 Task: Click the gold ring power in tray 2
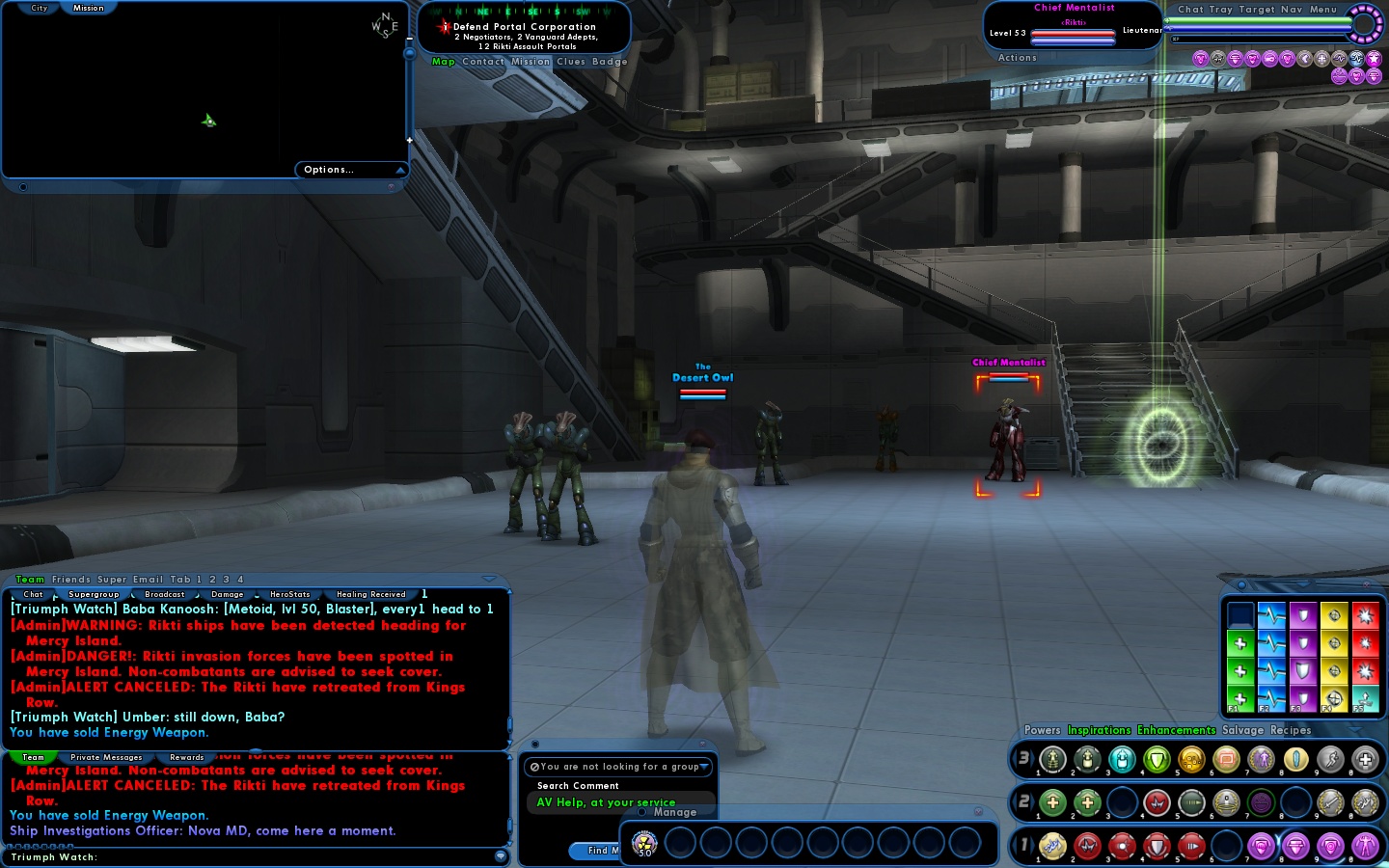[x=1226, y=802]
